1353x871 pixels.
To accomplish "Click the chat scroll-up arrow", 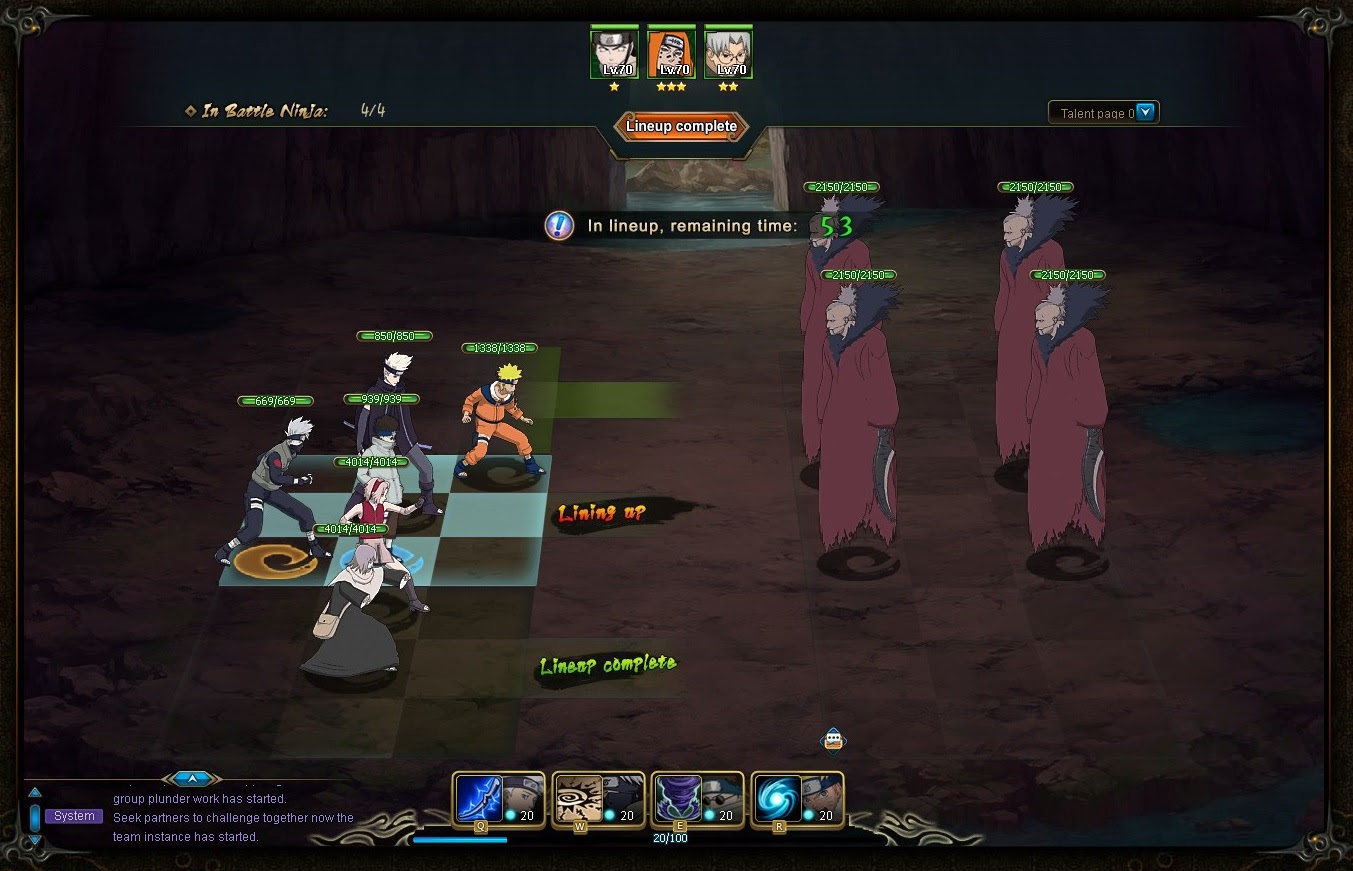I will pyautogui.click(x=35, y=790).
